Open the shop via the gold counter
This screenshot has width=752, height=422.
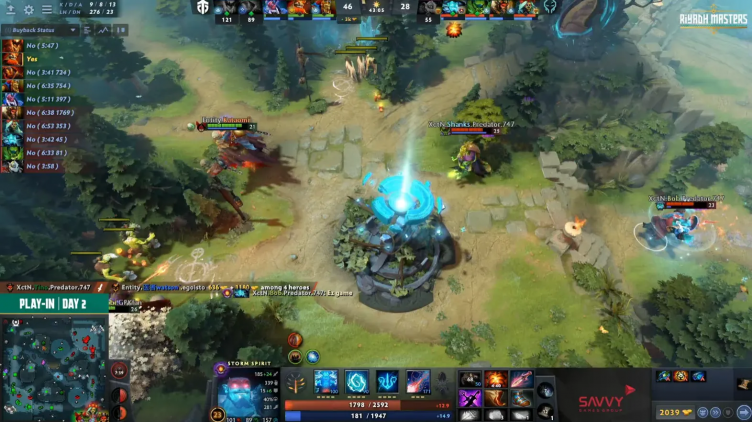(670, 411)
